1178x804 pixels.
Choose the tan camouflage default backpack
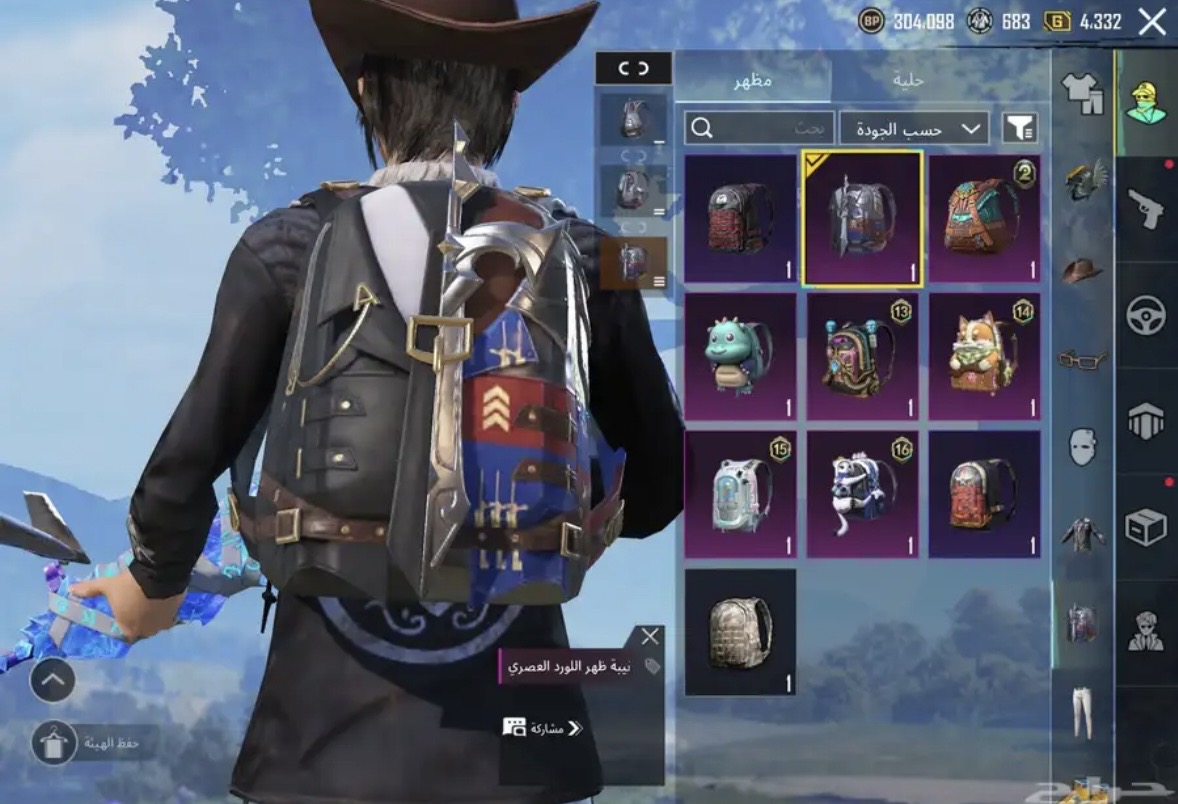(x=740, y=632)
